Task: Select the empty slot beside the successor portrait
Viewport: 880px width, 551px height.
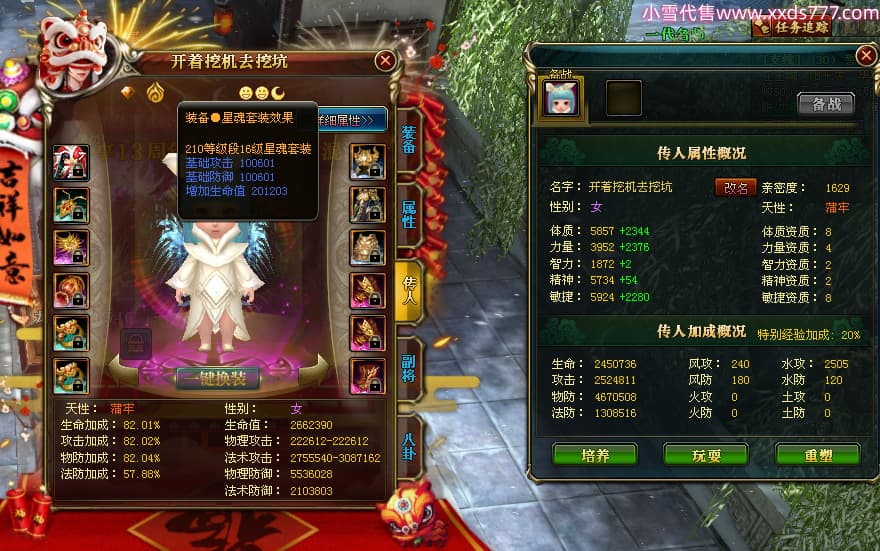Action: click(624, 99)
